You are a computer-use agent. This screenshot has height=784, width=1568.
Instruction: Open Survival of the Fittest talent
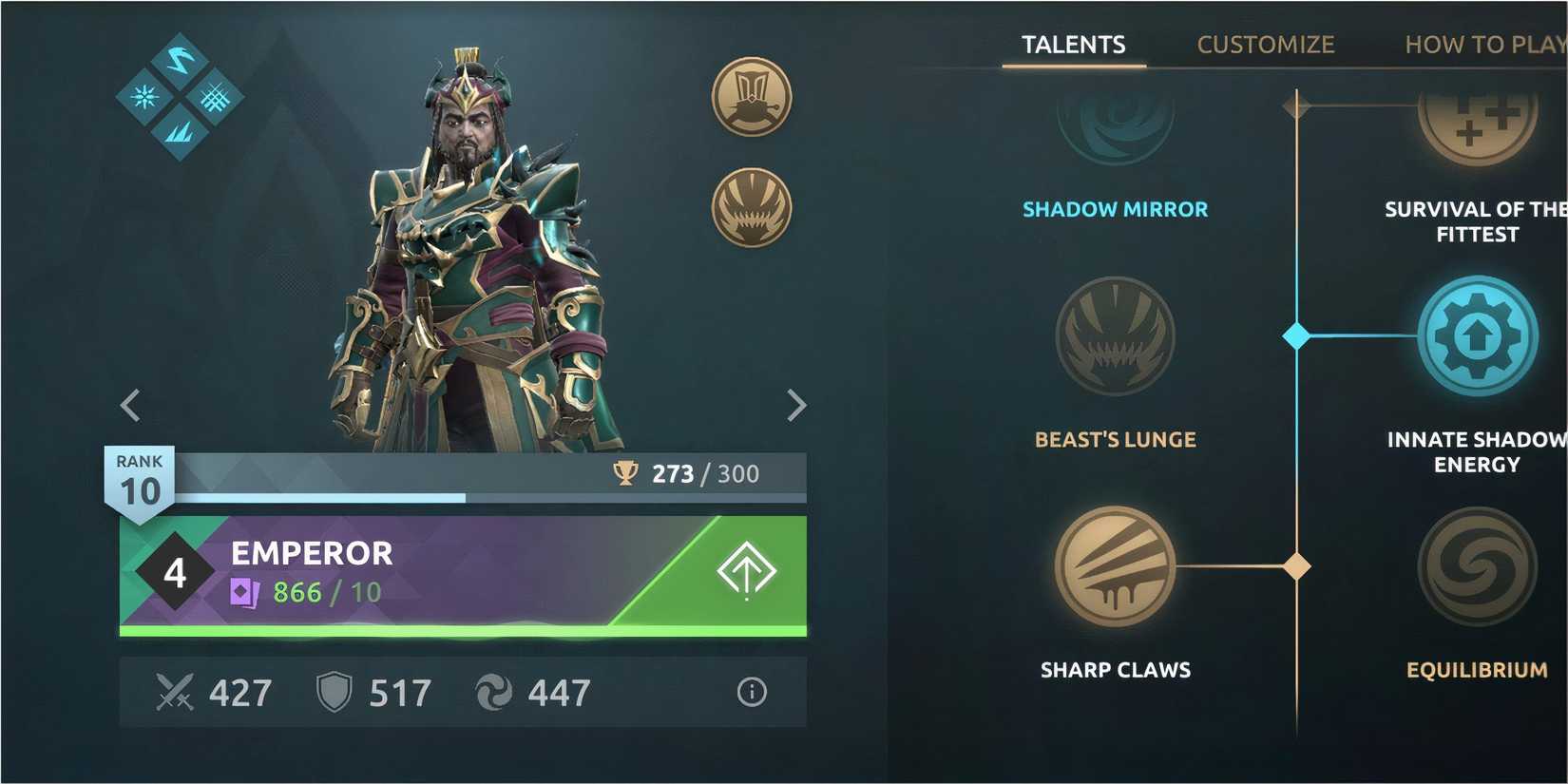[x=1477, y=124]
